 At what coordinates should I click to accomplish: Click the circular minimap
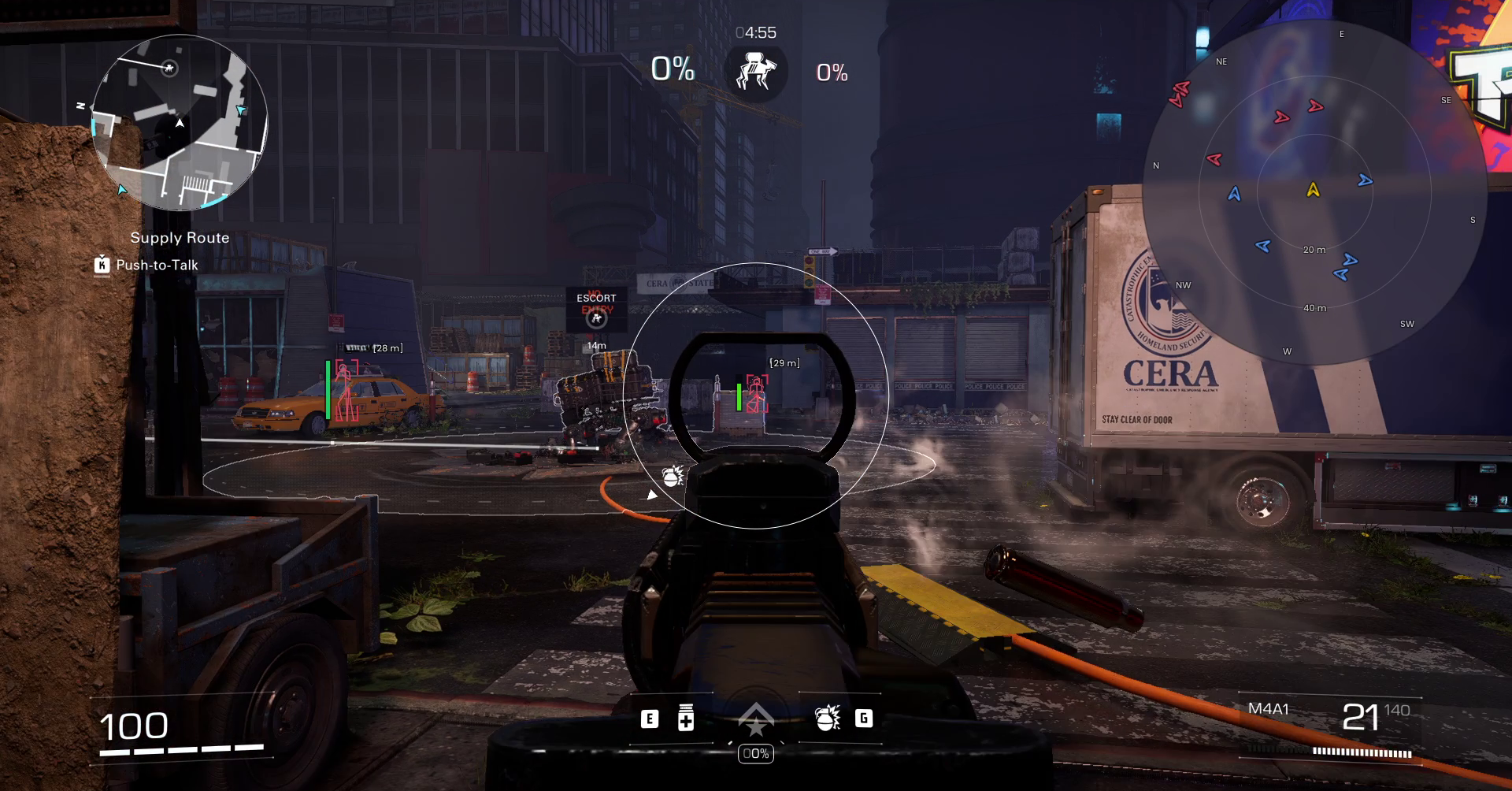click(180, 123)
